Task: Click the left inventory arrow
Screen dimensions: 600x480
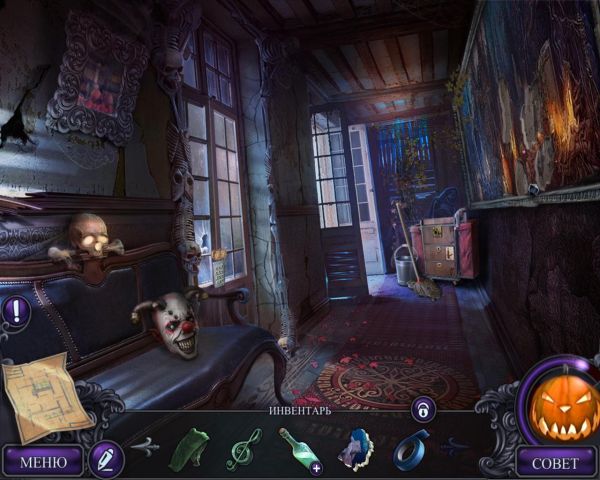Action: click(x=144, y=446)
